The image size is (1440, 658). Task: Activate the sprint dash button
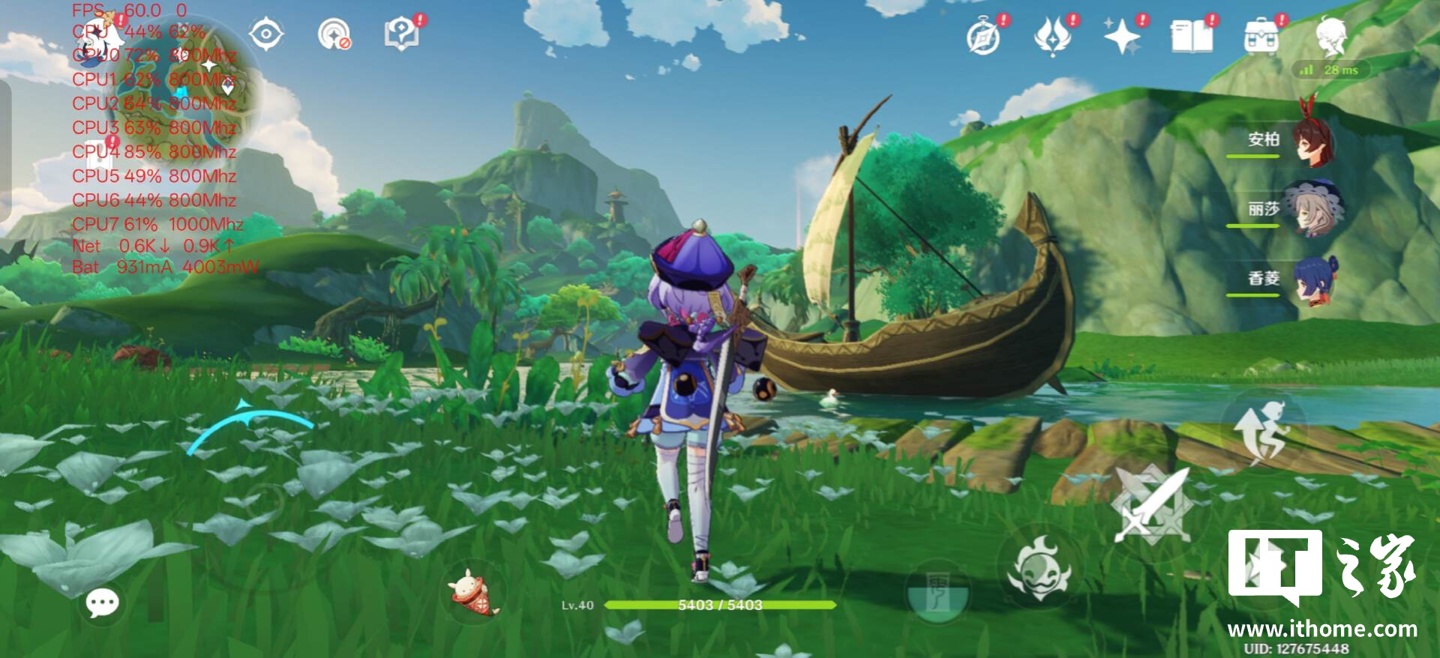[x=1262, y=429]
